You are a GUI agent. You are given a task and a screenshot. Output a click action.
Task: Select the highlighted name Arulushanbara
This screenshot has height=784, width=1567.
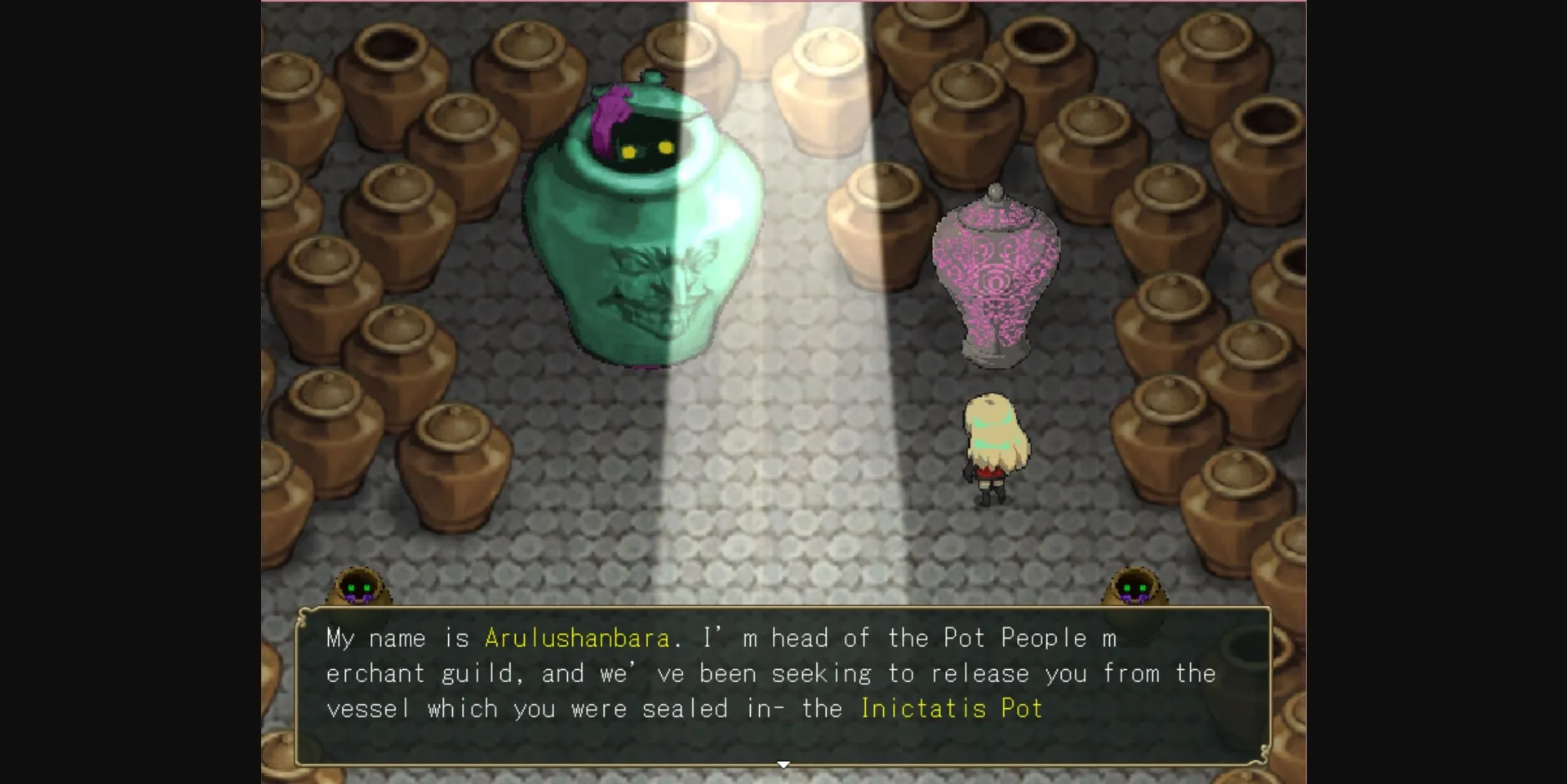[x=576, y=638]
